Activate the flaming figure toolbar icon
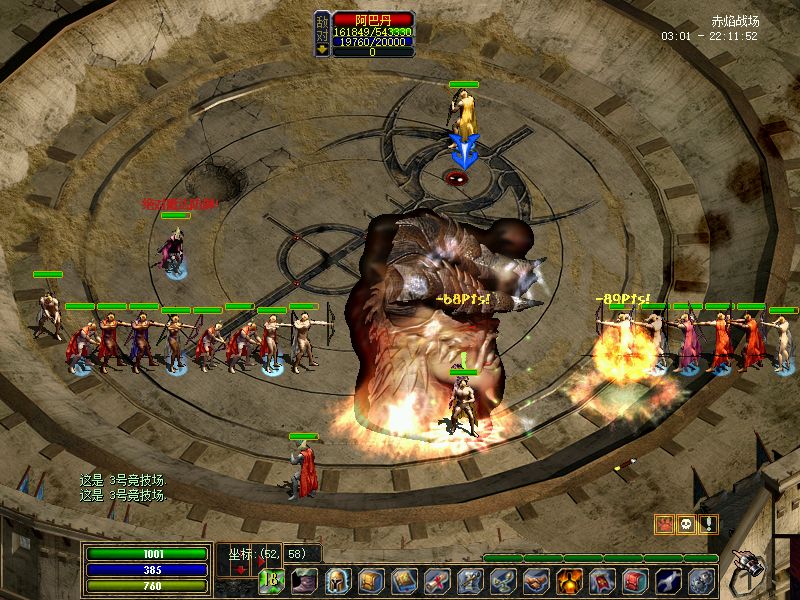The width and height of the screenshot is (800, 600). coord(570,580)
